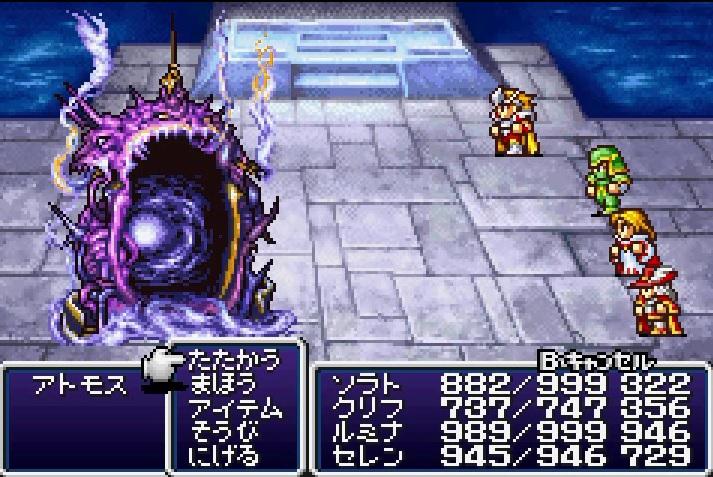Select the まほう (Magic) command
This screenshot has width=713, height=477.
pyautogui.click(x=222, y=383)
